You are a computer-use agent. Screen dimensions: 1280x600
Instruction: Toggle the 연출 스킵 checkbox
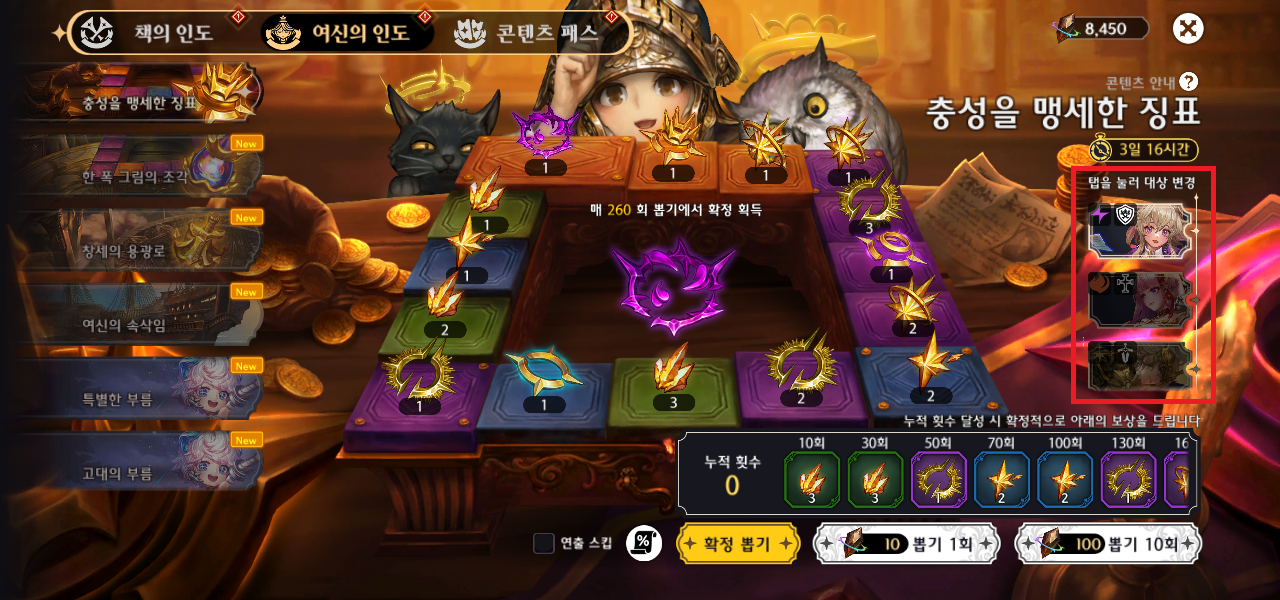pos(544,543)
